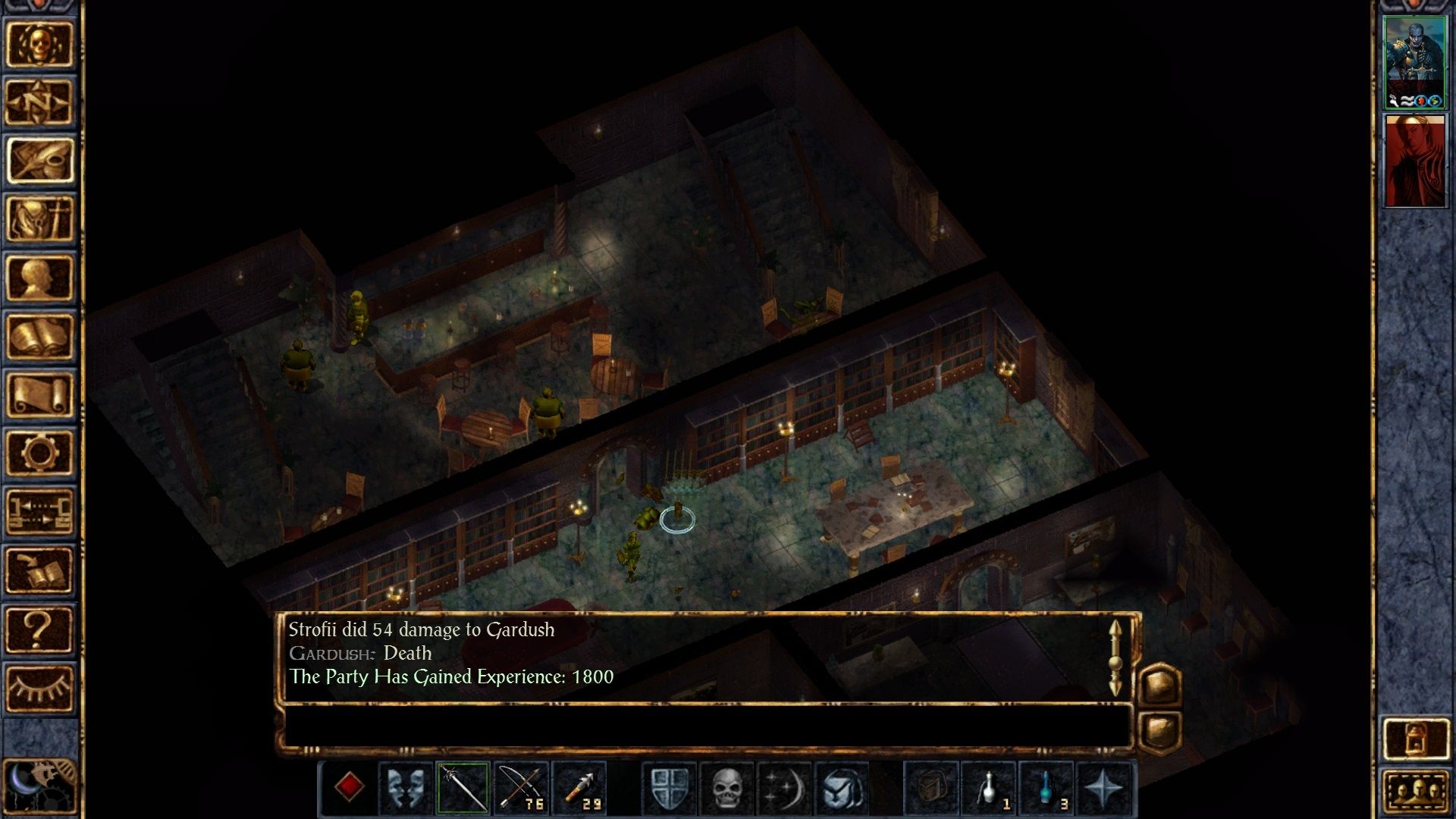The width and height of the screenshot is (1456, 819).
Task: Select the red-tinted second party portrait
Action: point(1414,161)
